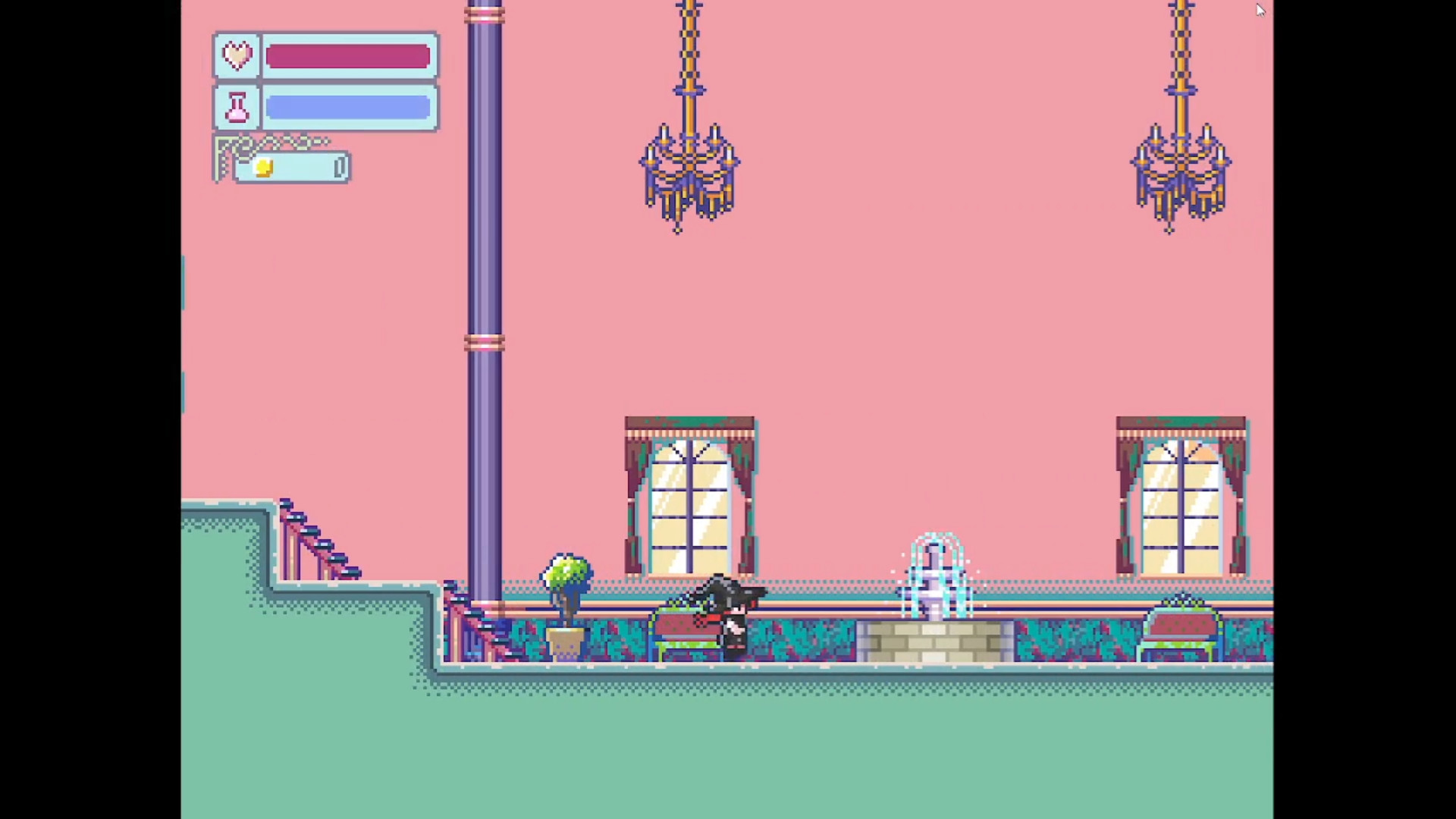Click the pink health bar fill

pyautogui.click(x=347, y=55)
